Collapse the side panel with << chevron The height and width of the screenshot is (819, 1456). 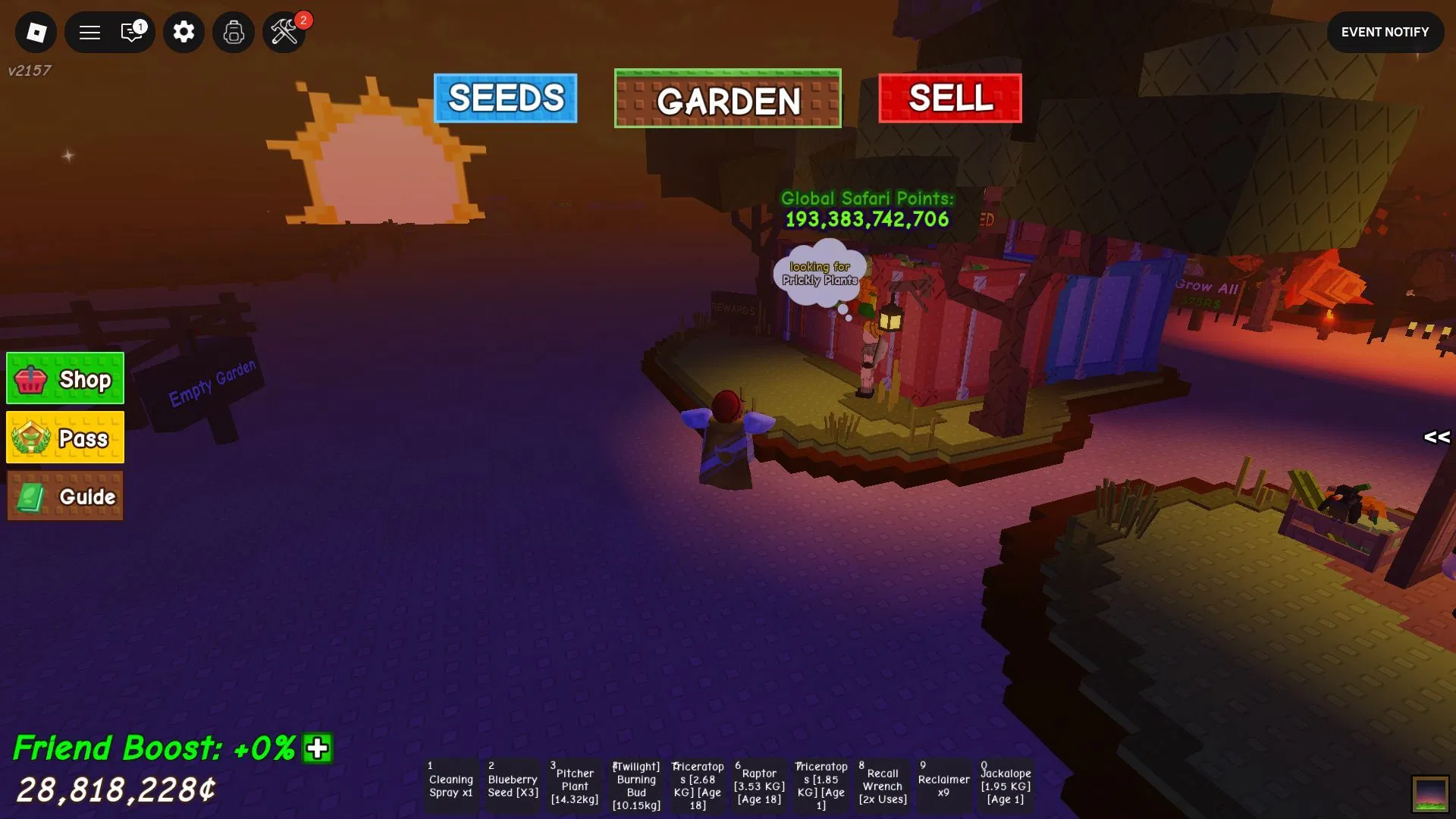coord(1436,437)
